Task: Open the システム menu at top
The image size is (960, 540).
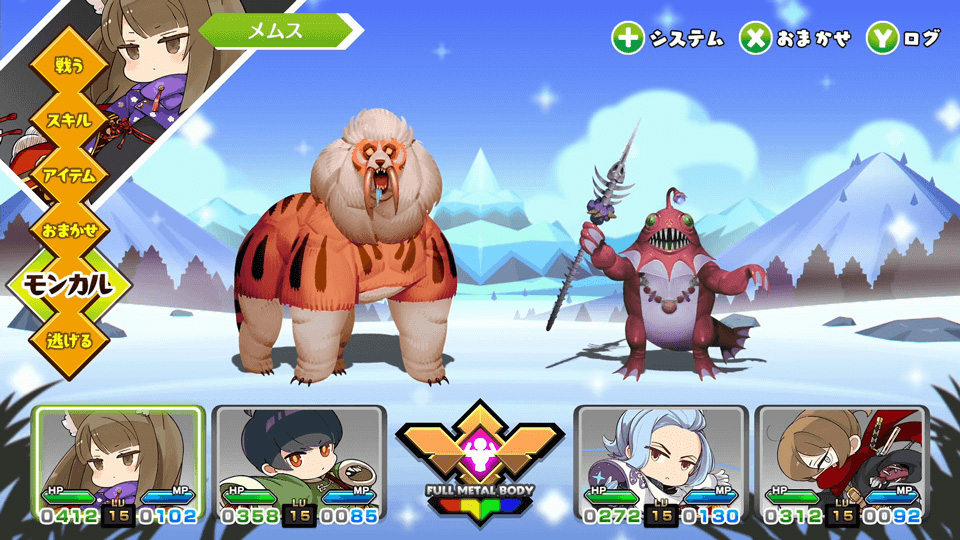Action: coord(668,38)
